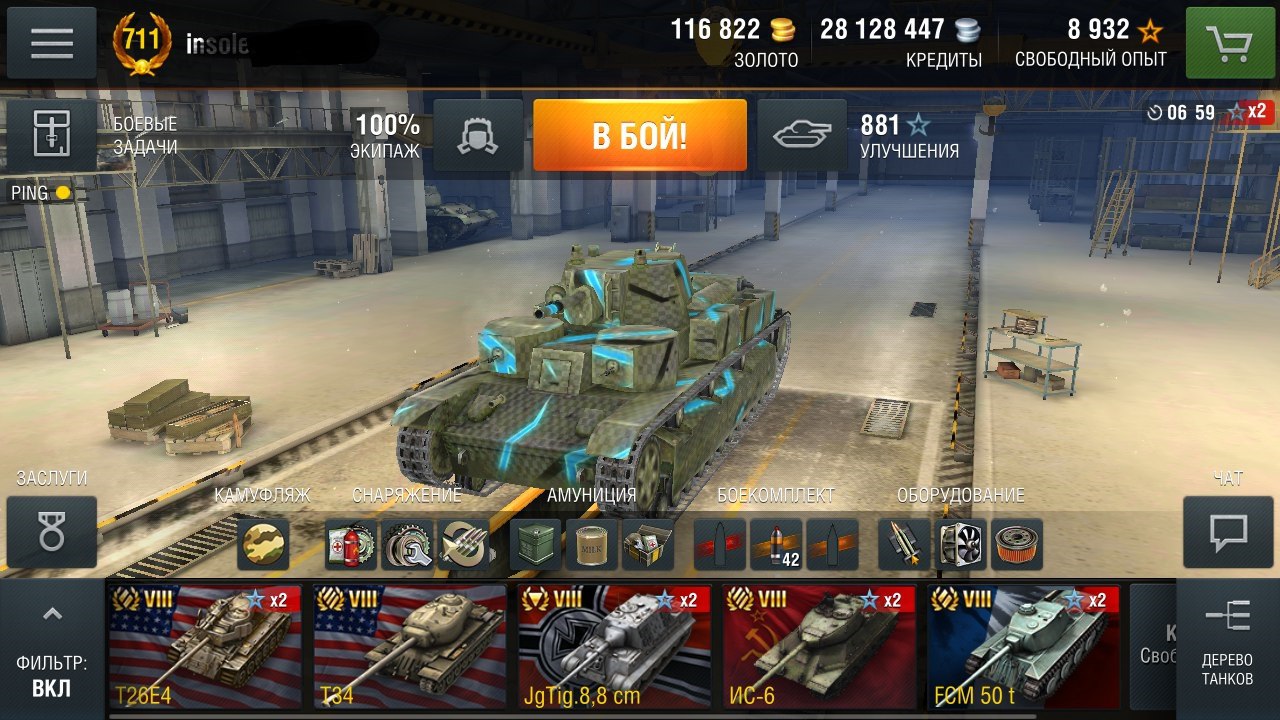This screenshot has height=720, width=1280.
Task: Open the hamburger main menu
Action: (52, 43)
